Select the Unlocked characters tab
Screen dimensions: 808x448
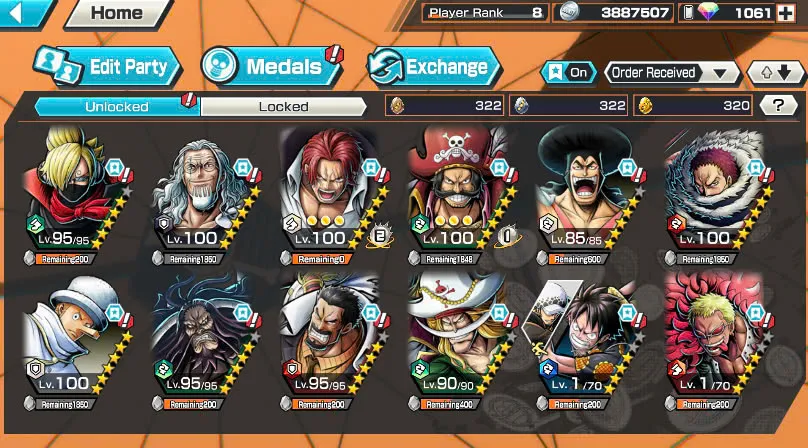tap(117, 106)
